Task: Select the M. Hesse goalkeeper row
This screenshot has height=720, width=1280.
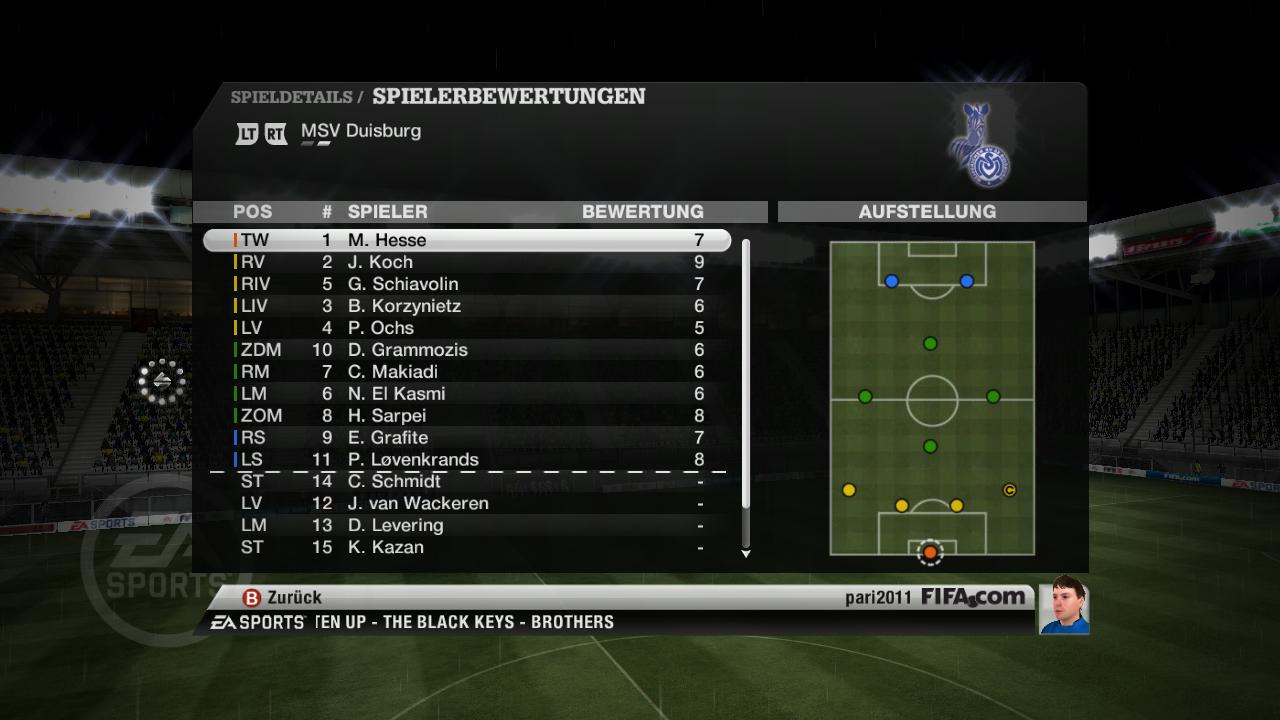Action: click(466, 240)
